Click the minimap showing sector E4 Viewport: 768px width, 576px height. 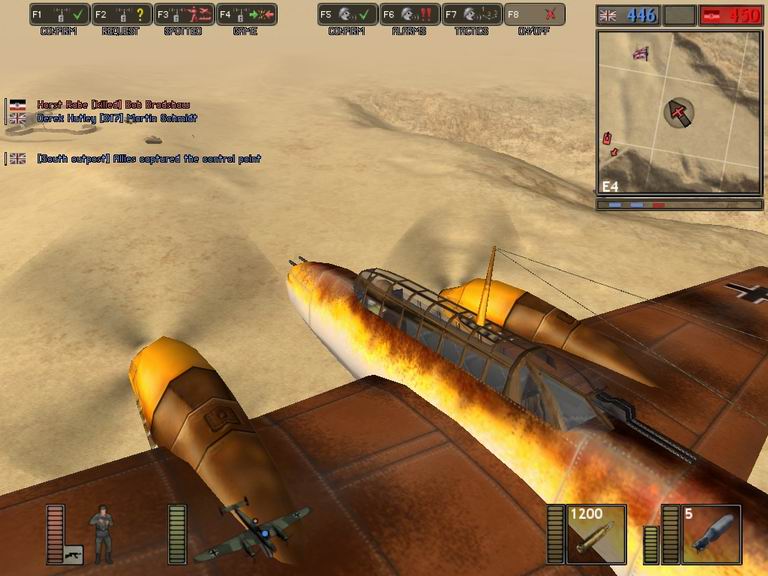(x=678, y=111)
